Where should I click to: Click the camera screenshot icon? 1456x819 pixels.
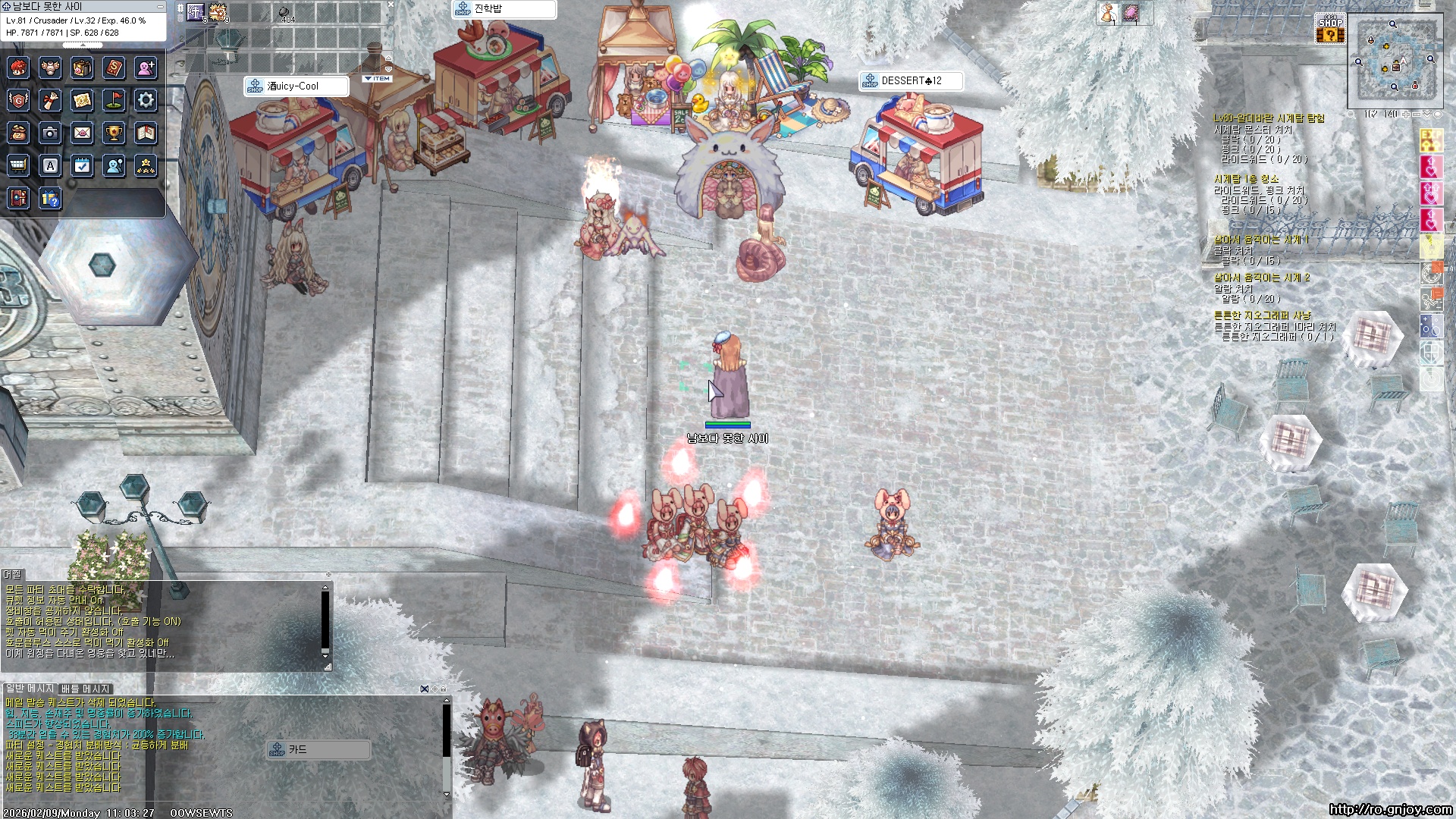pyautogui.click(x=50, y=133)
